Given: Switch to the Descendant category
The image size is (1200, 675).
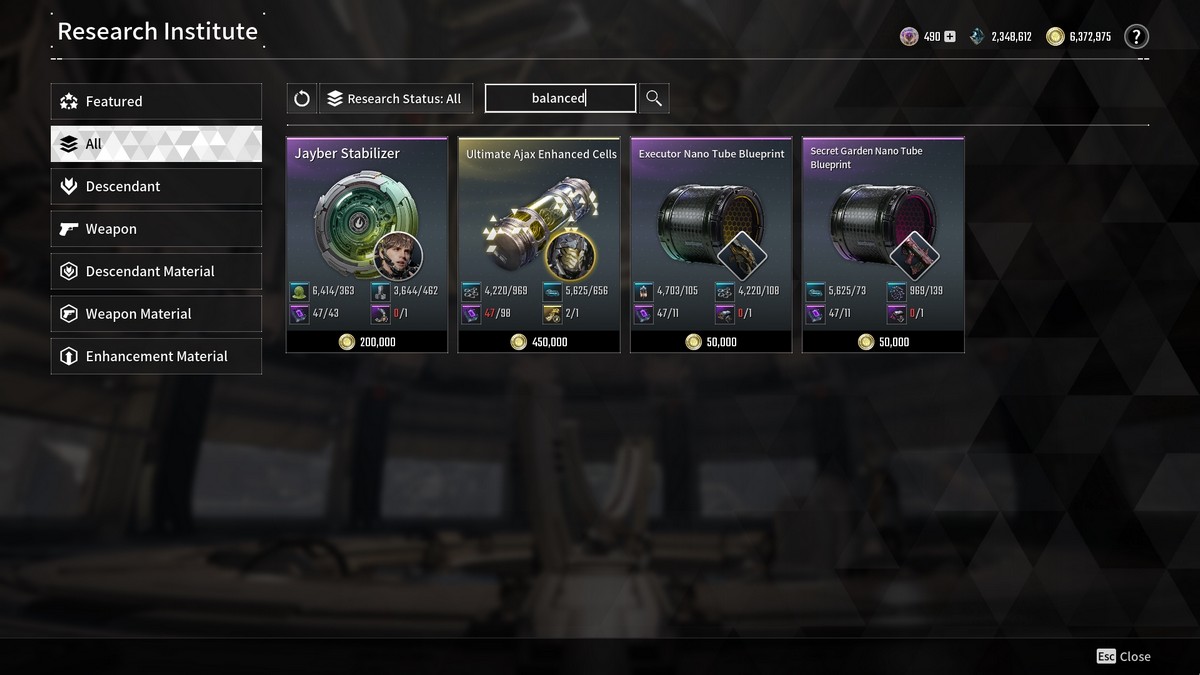Looking at the screenshot, I should tap(156, 186).
